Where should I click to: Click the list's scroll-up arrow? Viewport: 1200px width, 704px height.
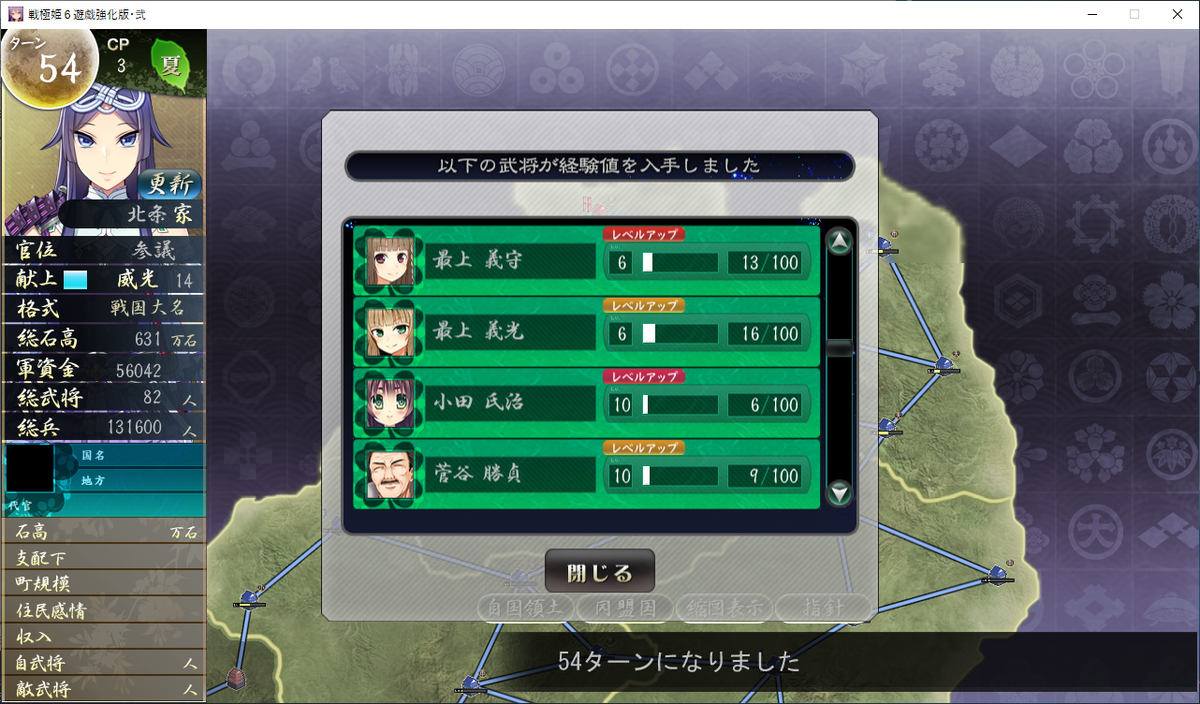point(840,242)
